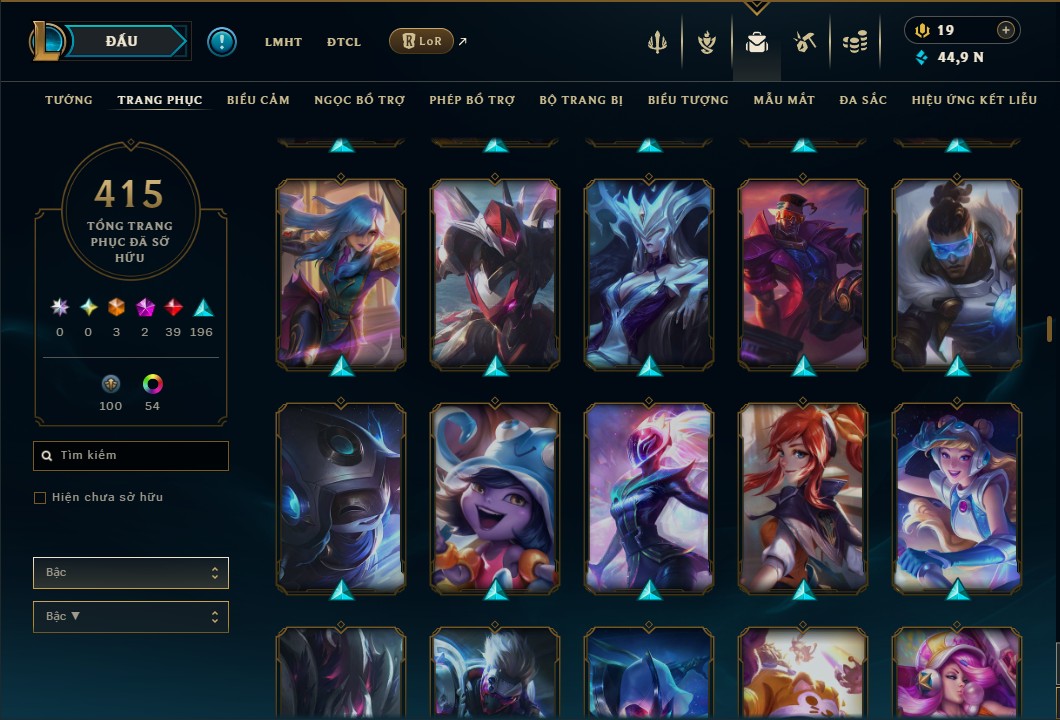Open the LMHT home link

tap(283, 42)
